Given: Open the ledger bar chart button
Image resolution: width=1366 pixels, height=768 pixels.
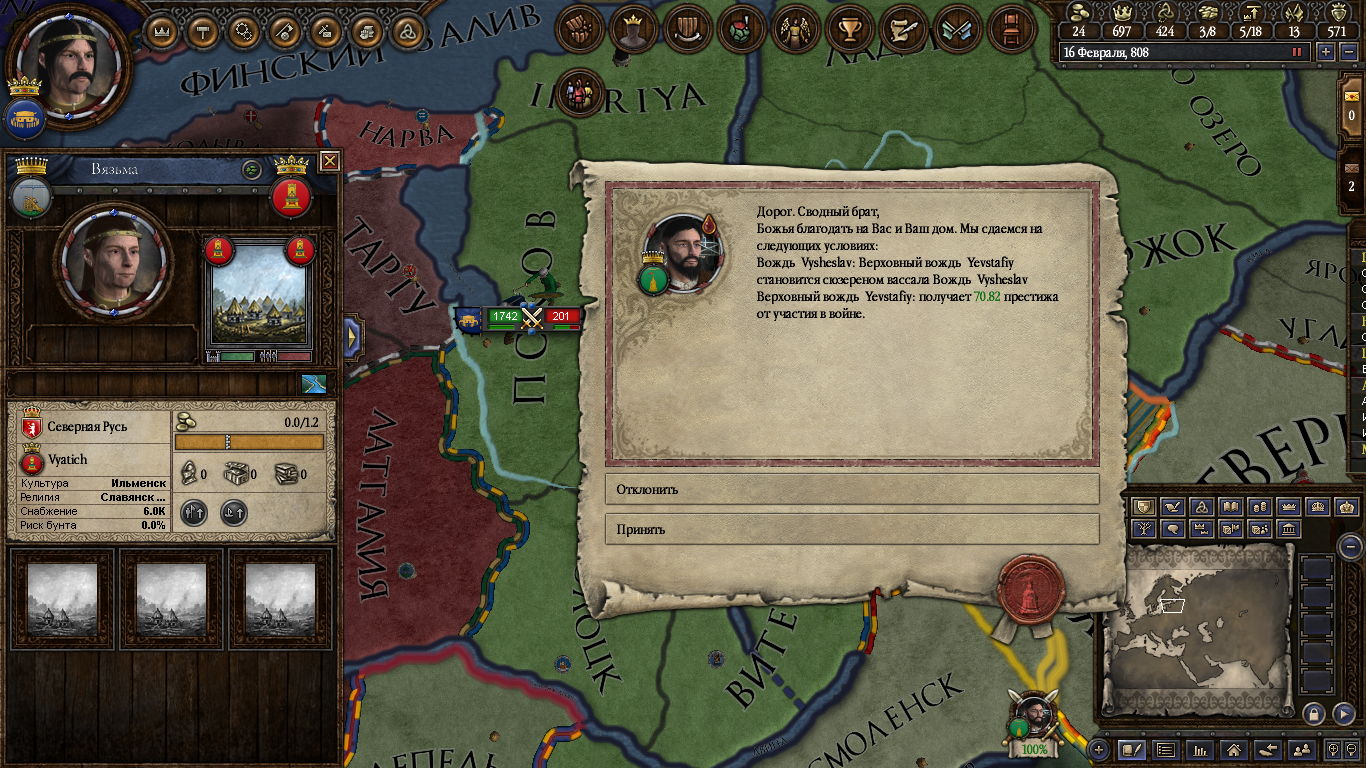Looking at the screenshot, I should coord(1200,749).
